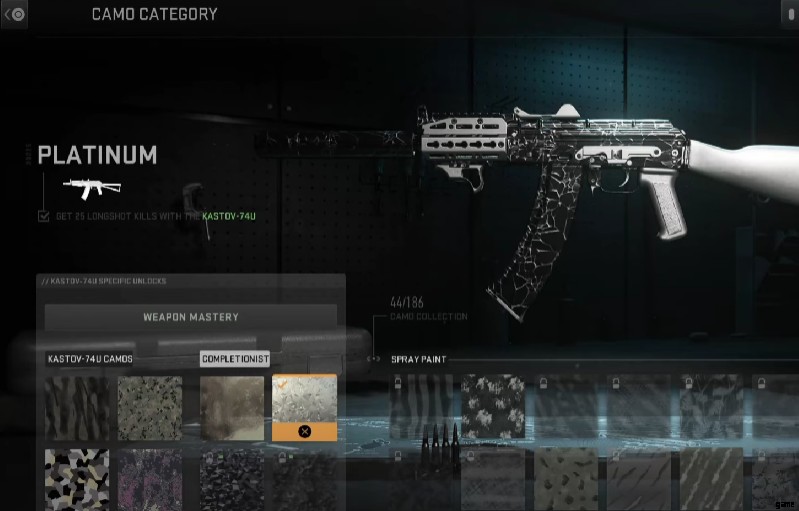This screenshot has height=511, width=799.
Task: Choose the grey and tan polygon camo
Action: click(77, 479)
